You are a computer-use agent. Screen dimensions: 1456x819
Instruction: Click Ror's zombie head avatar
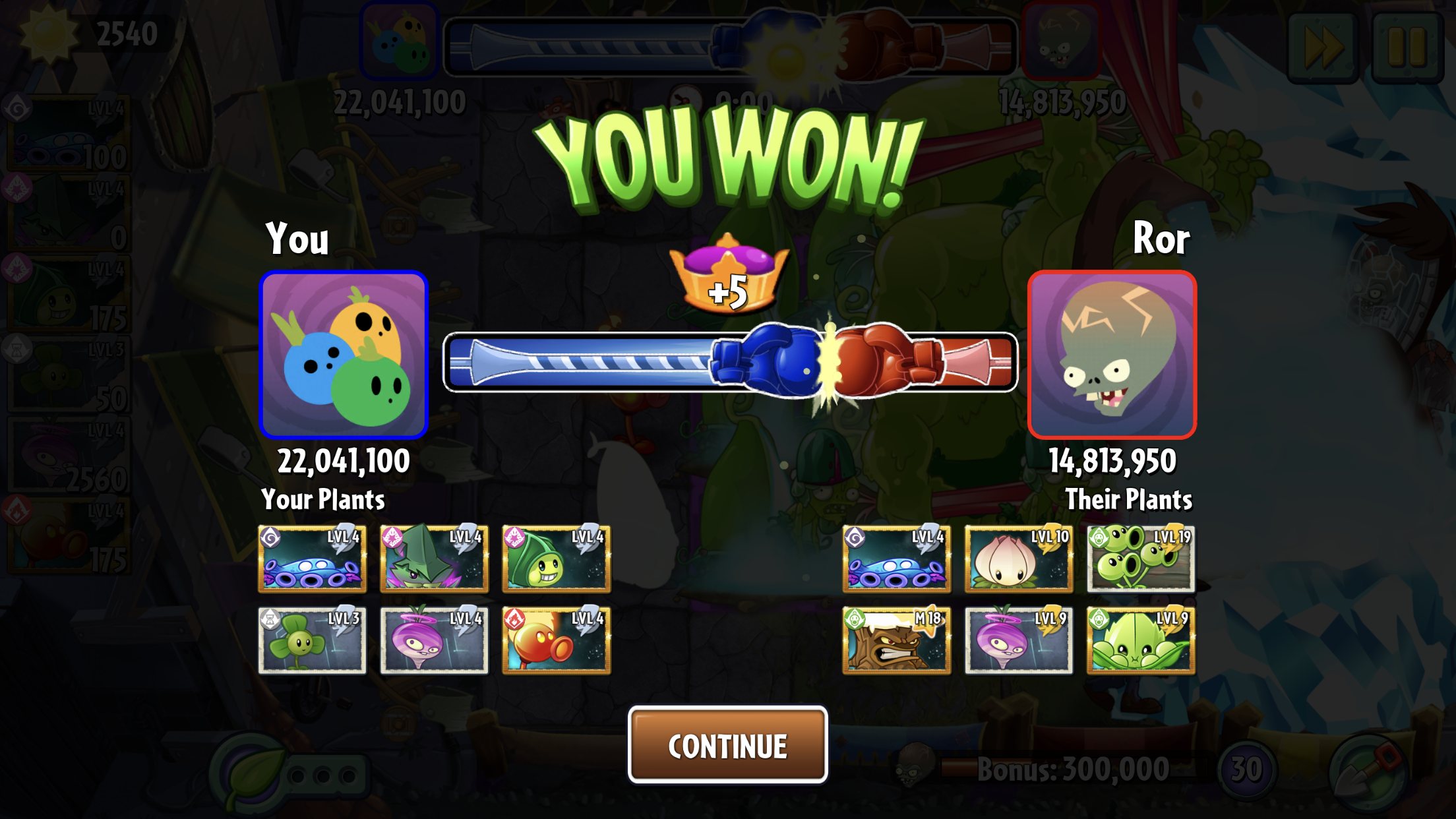click(1112, 355)
